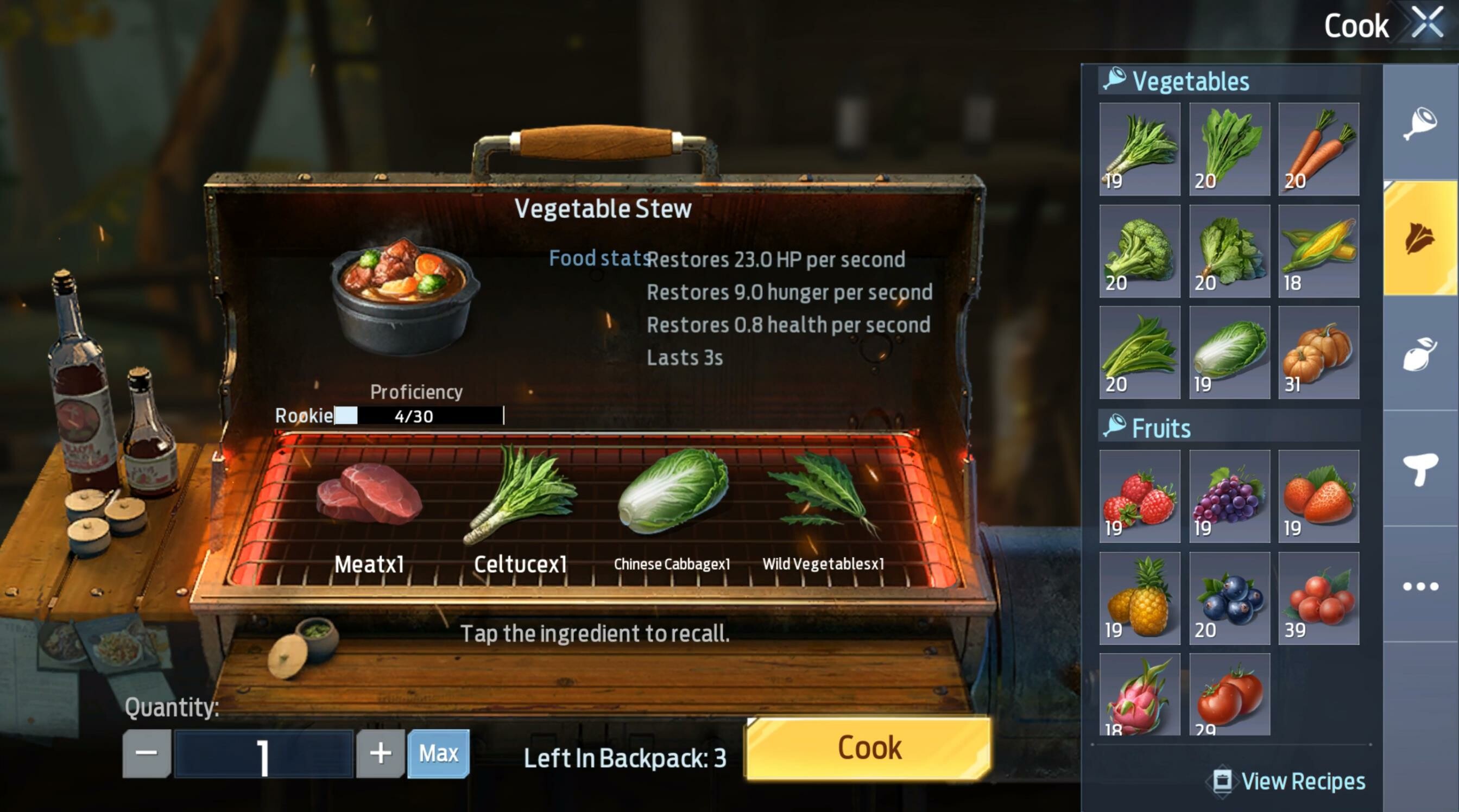The height and width of the screenshot is (812, 1459).
Task: Switch to the meat category tab
Action: [x=1420, y=123]
